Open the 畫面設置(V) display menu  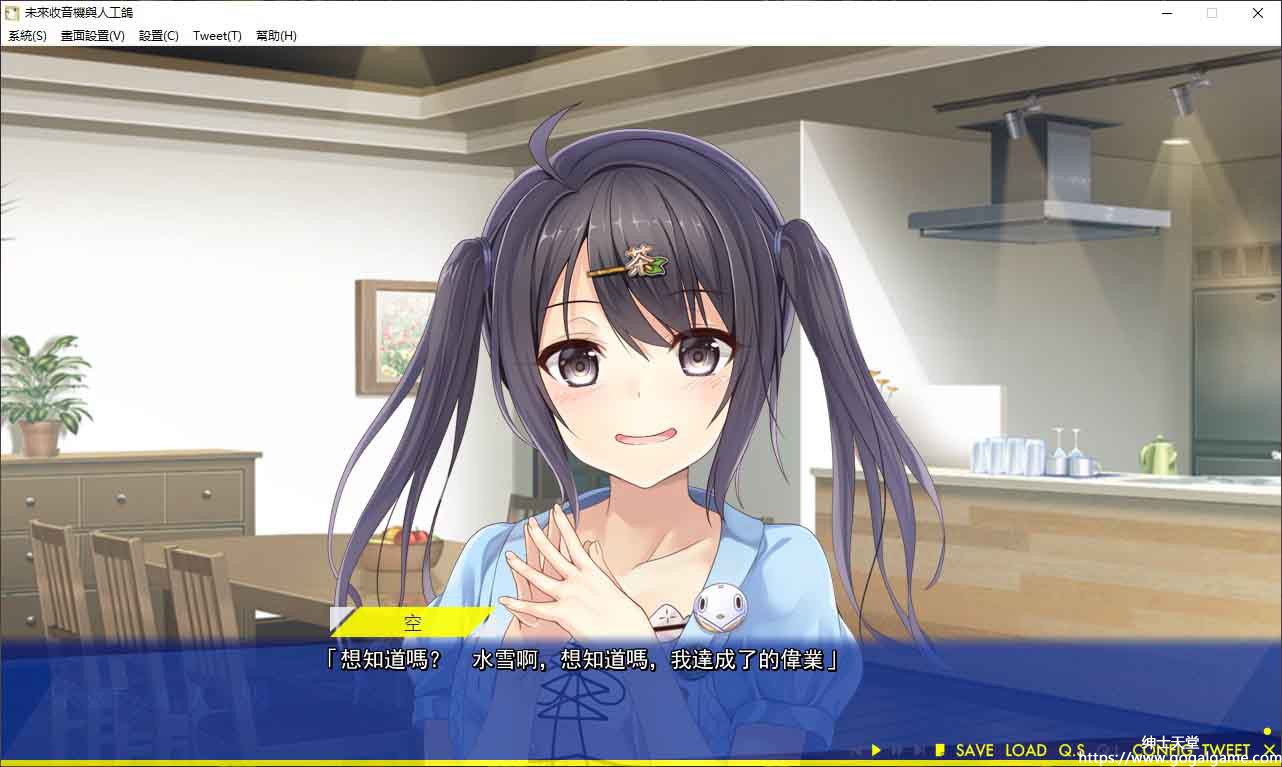pyautogui.click(x=93, y=36)
